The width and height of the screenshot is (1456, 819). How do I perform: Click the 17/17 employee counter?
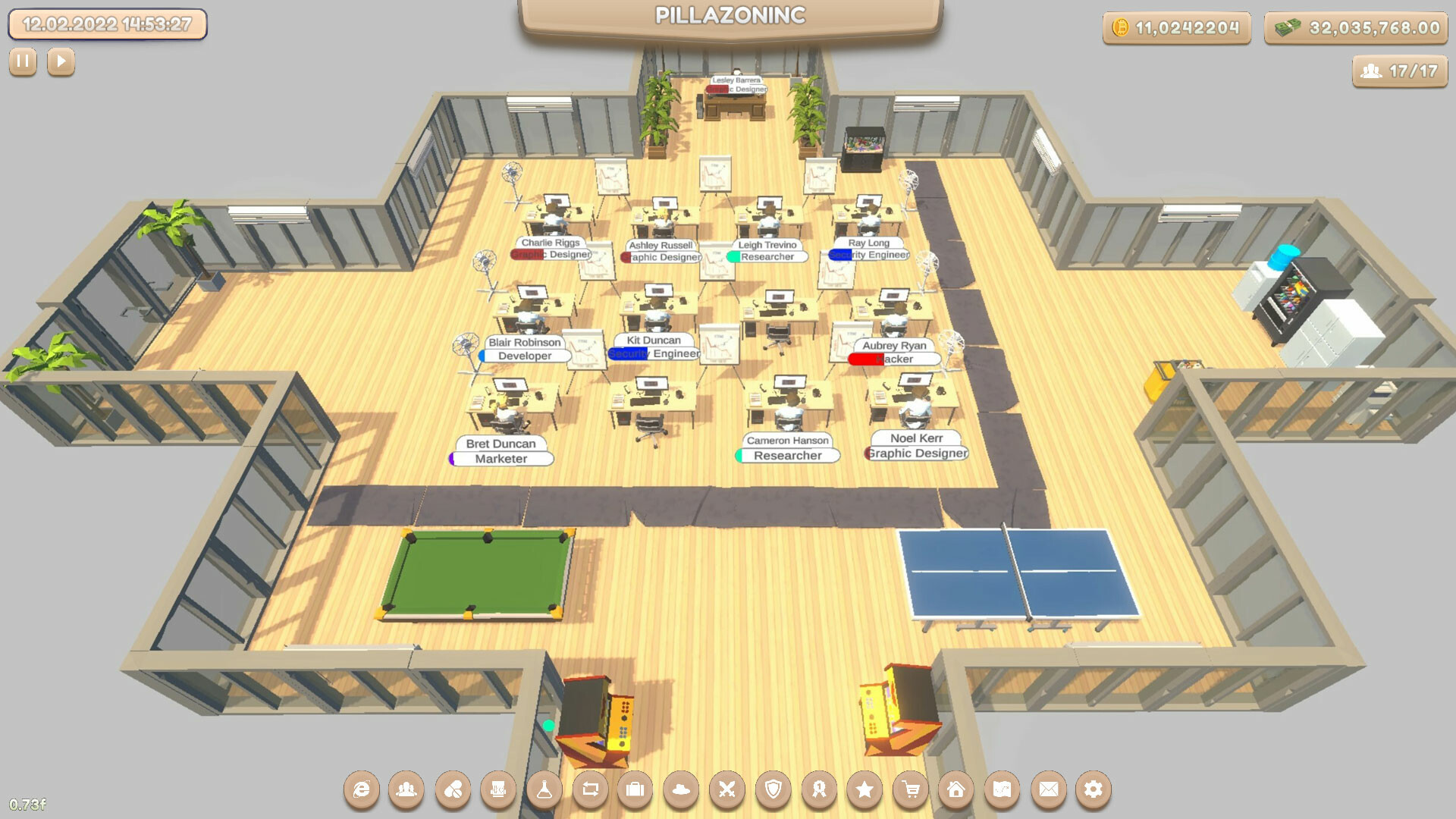(x=1400, y=74)
